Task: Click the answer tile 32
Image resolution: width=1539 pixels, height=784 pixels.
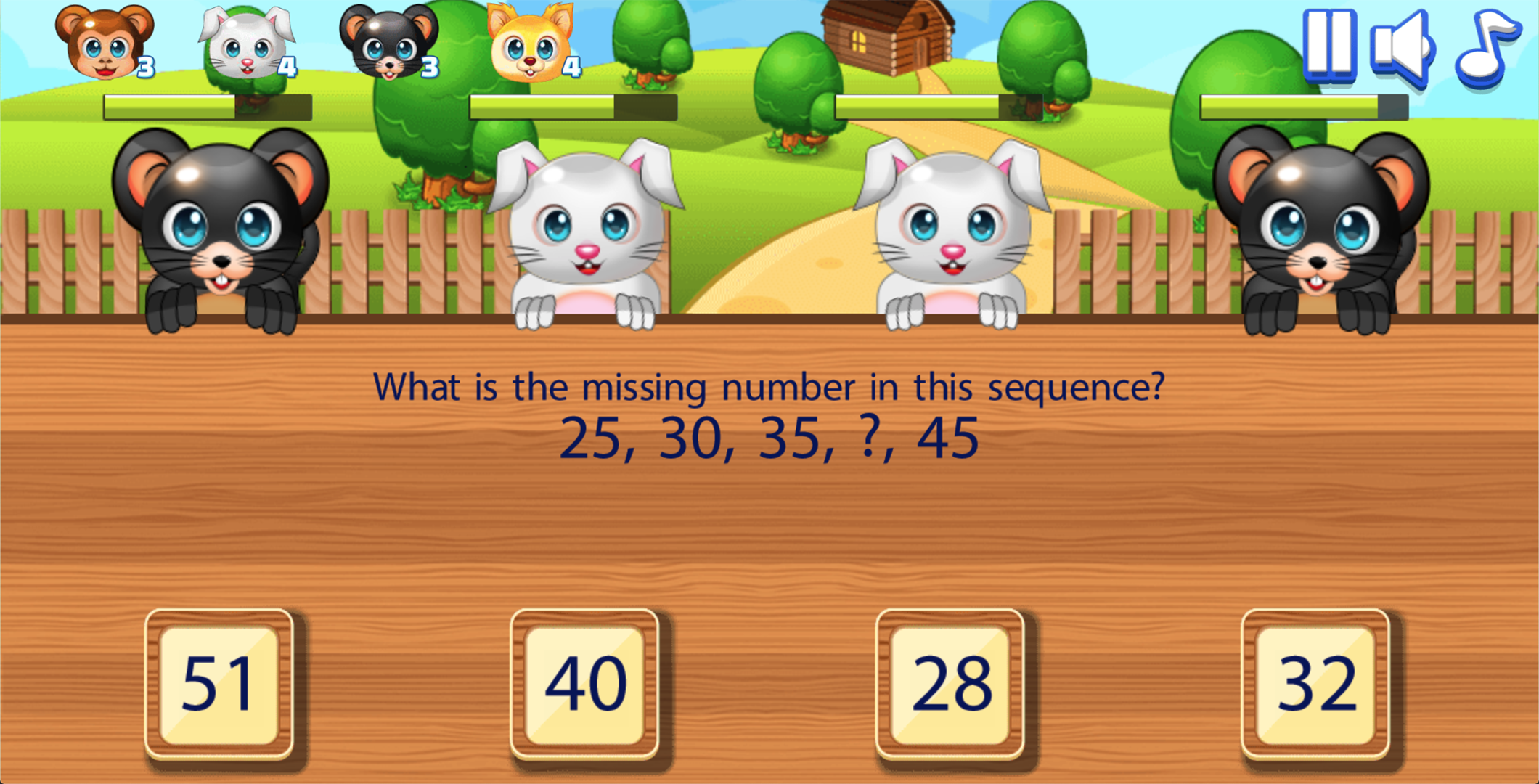Action: point(1315,685)
